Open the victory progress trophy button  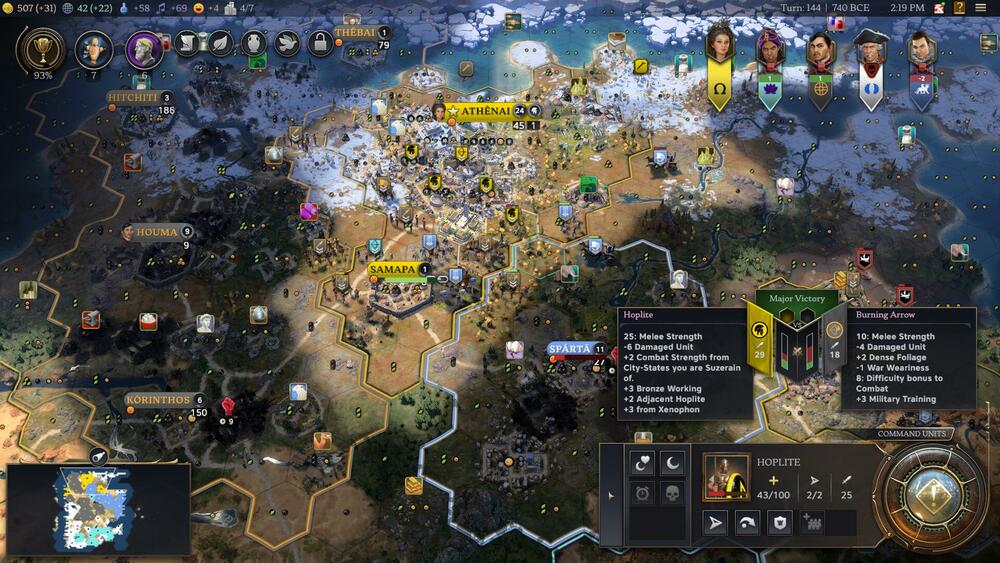(42, 47)
